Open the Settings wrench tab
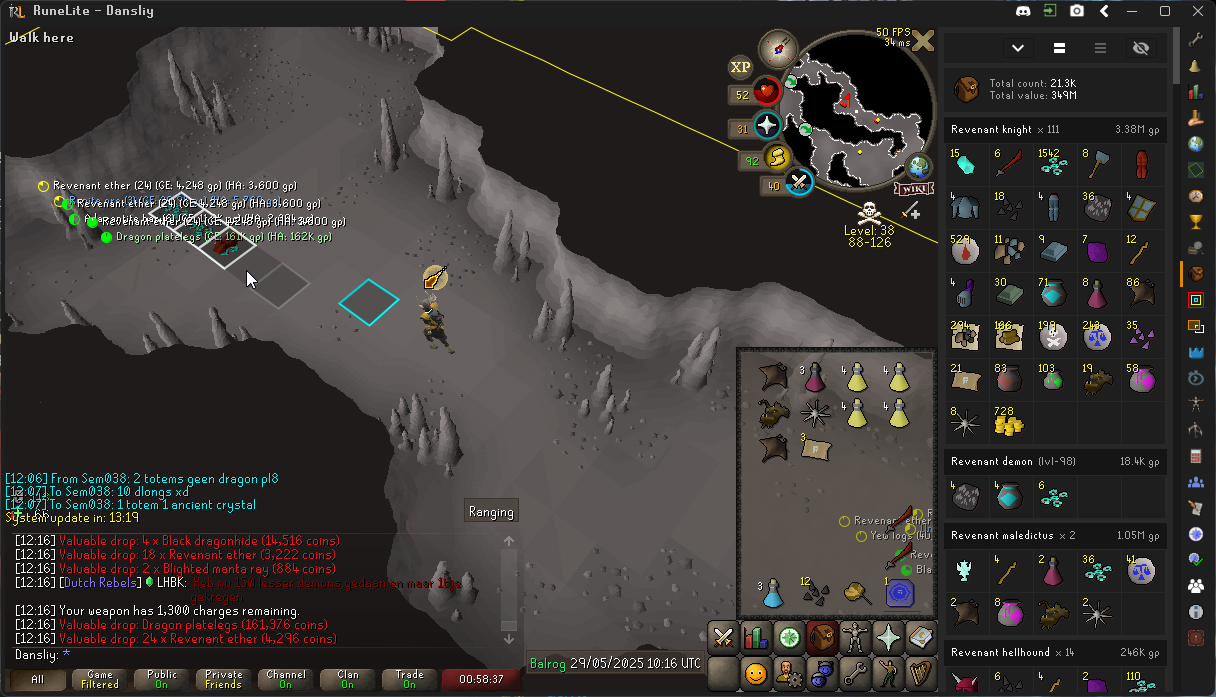1216x697 pixels. [x=854, y=673]
